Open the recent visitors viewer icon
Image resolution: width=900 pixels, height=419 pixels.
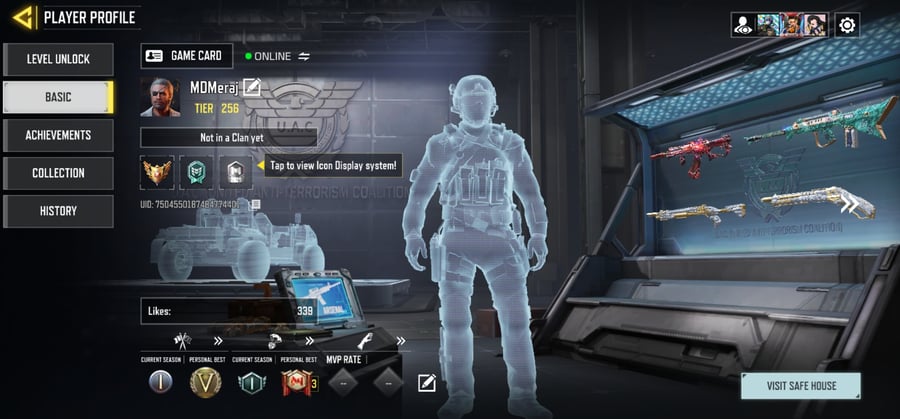pyautogui.click(x=742, y=25)
